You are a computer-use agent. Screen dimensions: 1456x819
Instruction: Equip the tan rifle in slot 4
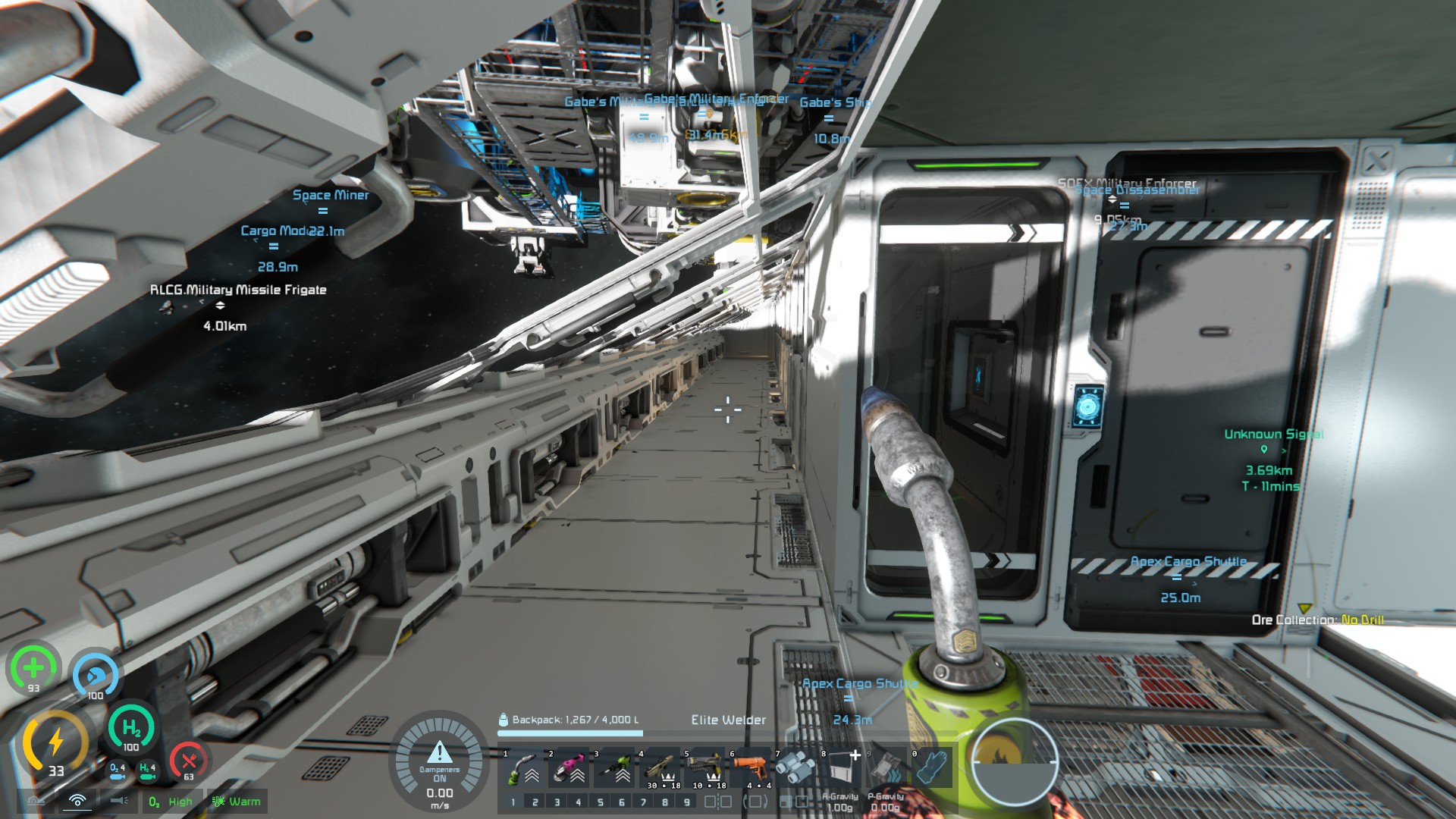(658, 768)
